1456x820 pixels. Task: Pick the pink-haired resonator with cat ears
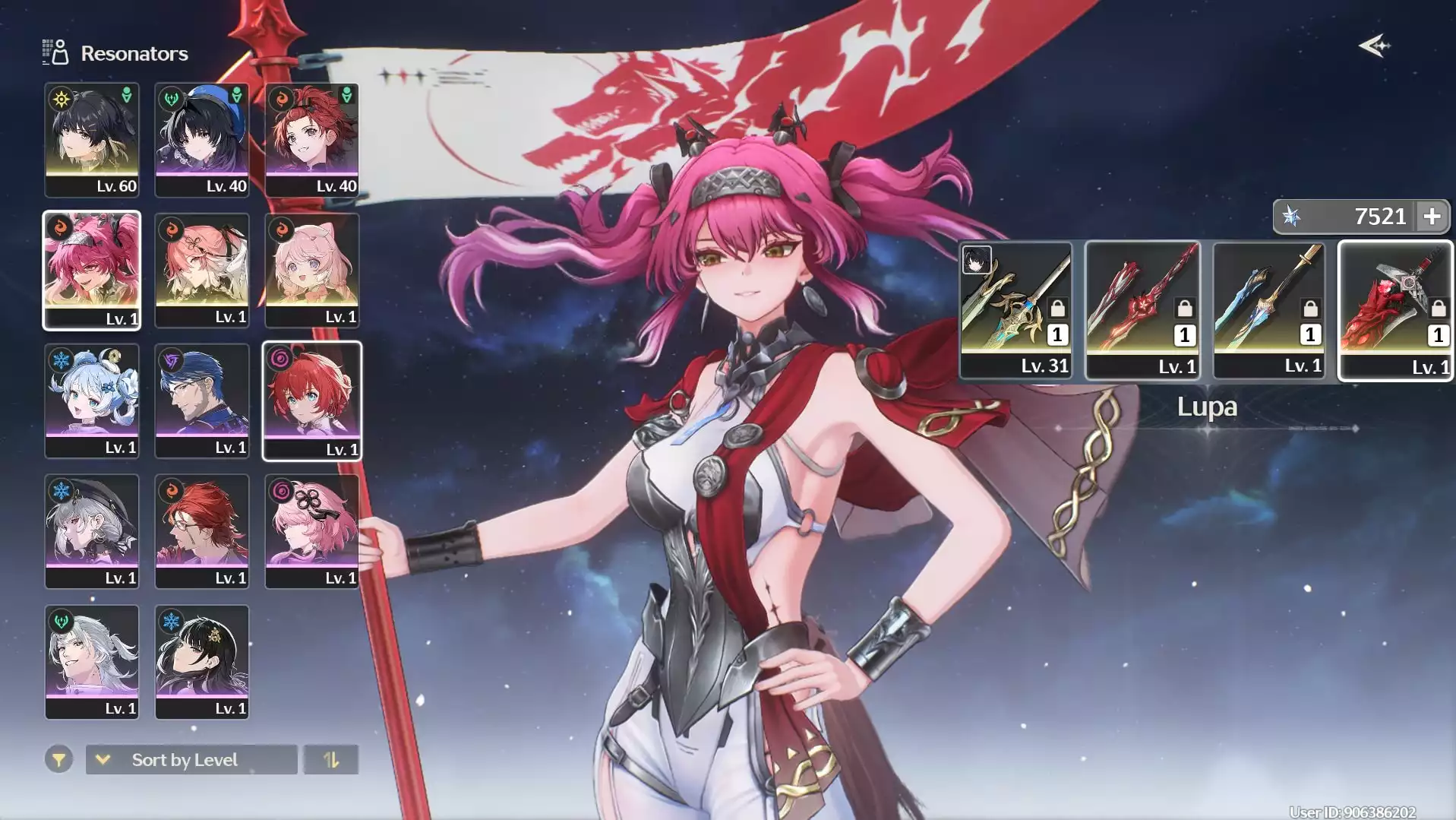click(312, 271)
